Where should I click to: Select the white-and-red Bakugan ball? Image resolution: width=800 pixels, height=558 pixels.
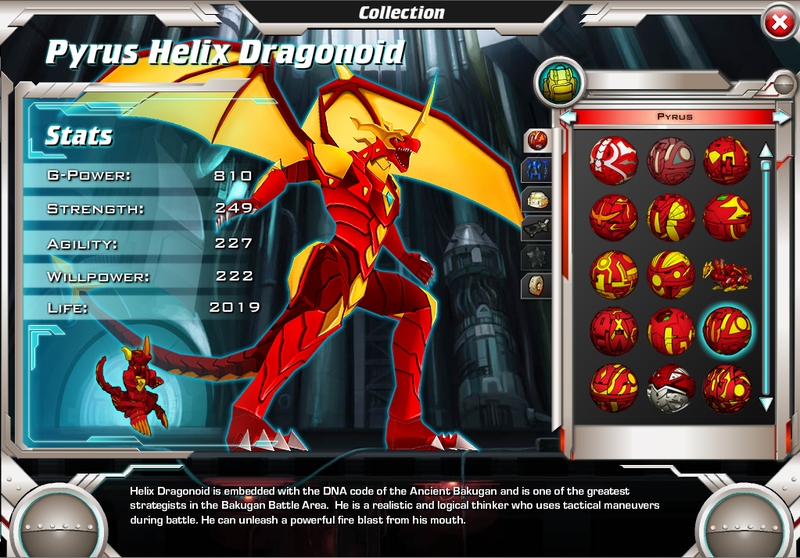click(613, 158)
